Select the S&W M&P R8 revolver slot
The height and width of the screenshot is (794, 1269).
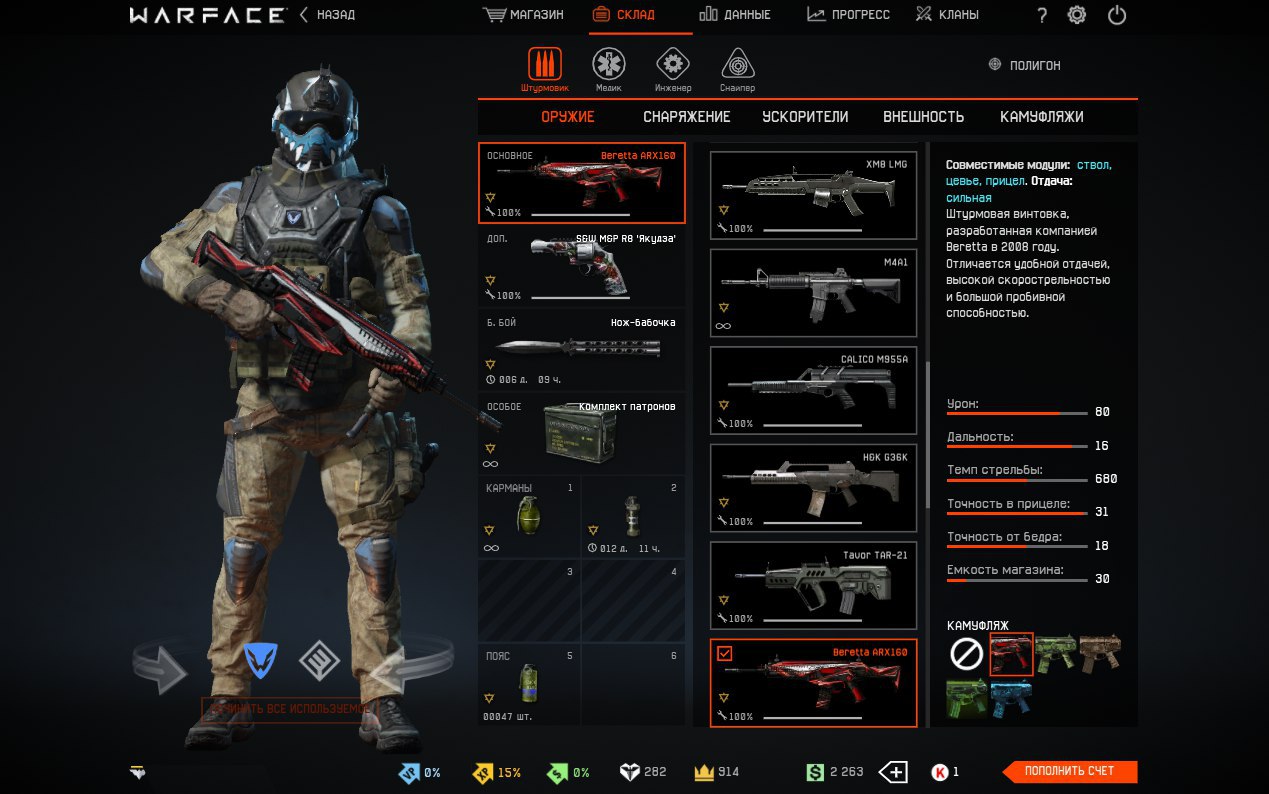pos(581,267)
